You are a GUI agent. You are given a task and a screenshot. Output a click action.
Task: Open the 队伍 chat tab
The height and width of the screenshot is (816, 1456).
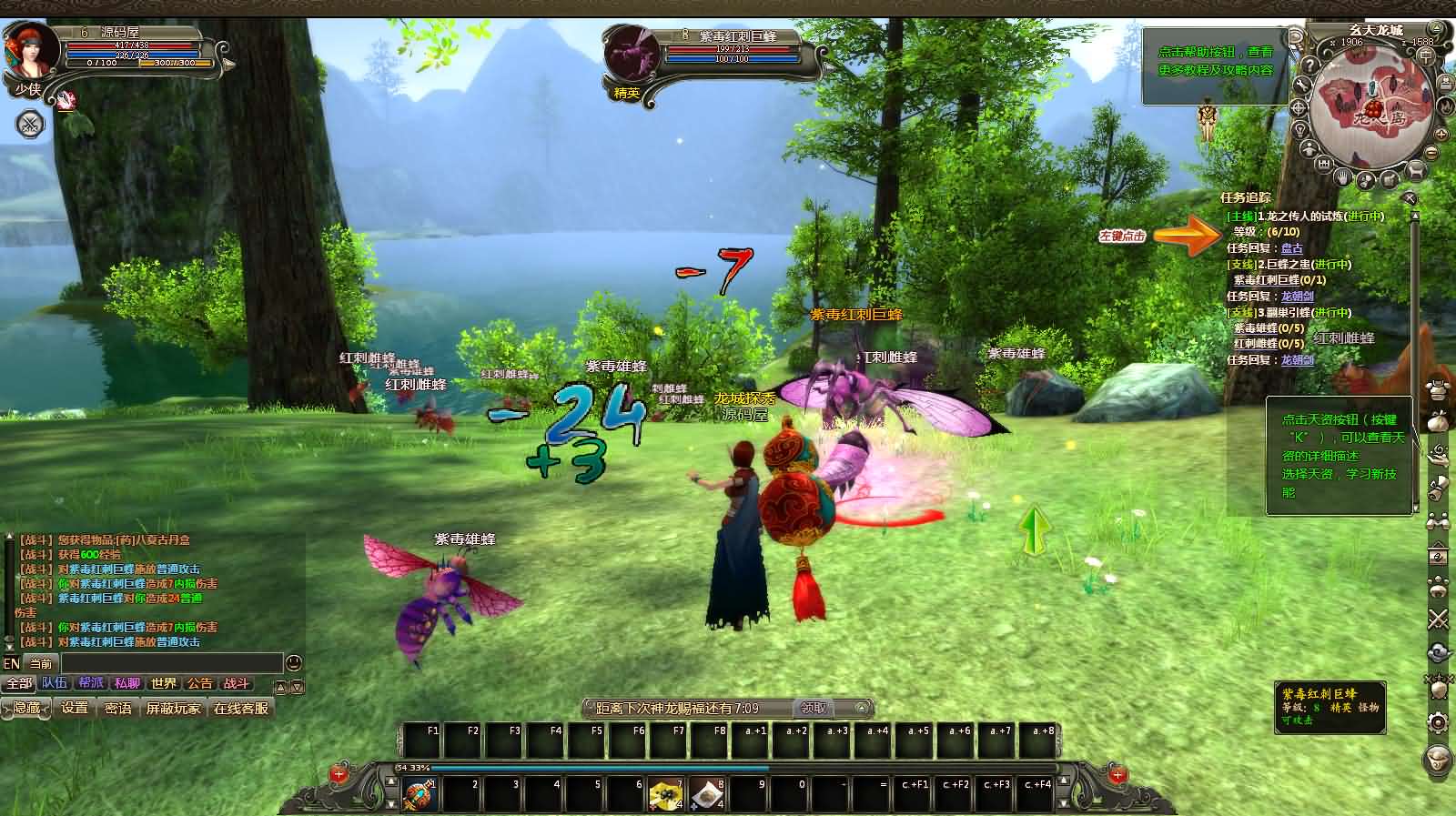55,683
